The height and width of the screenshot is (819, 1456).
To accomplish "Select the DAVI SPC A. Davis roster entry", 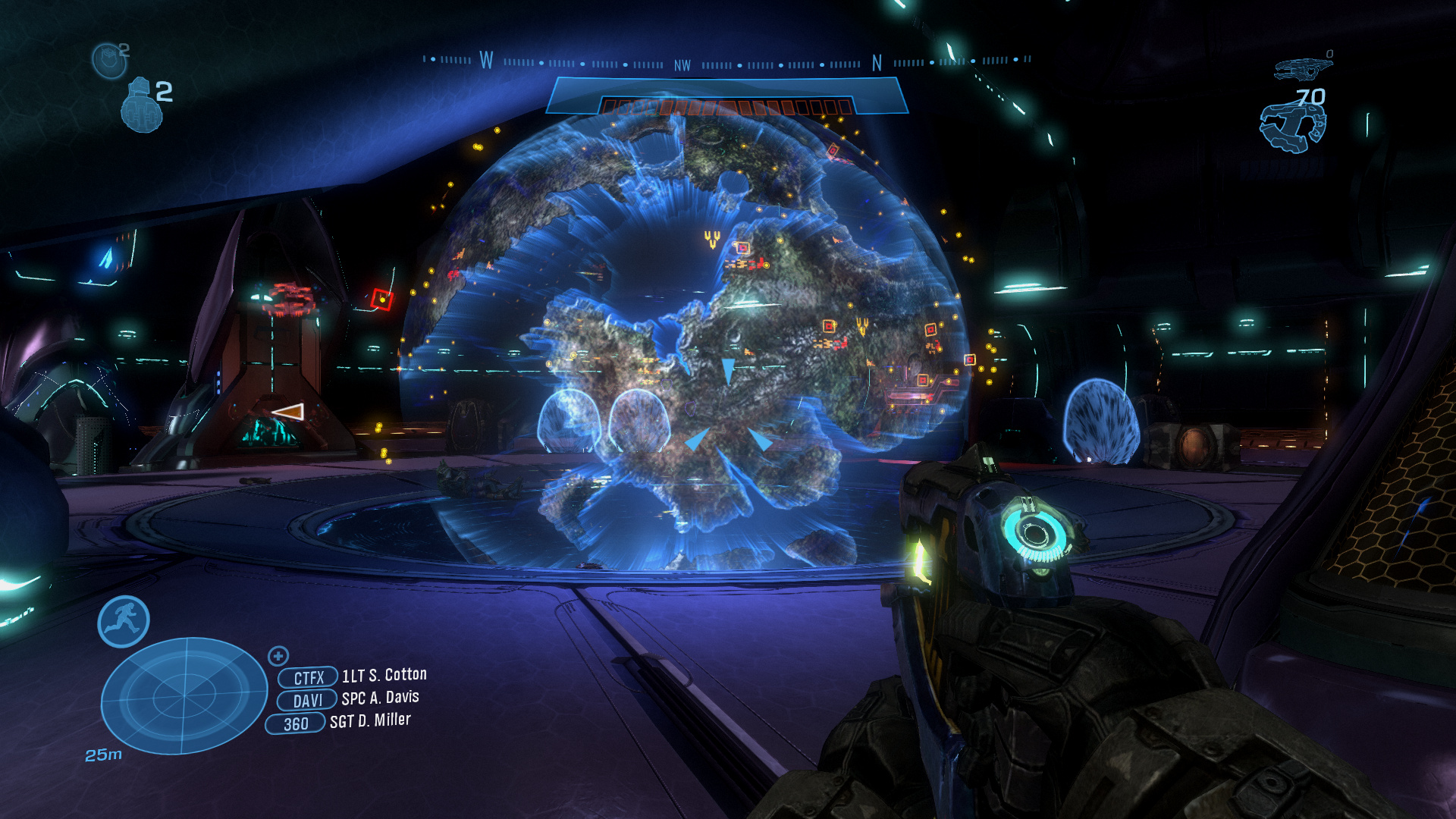I will pyautogui.click(x=349, y=699).
